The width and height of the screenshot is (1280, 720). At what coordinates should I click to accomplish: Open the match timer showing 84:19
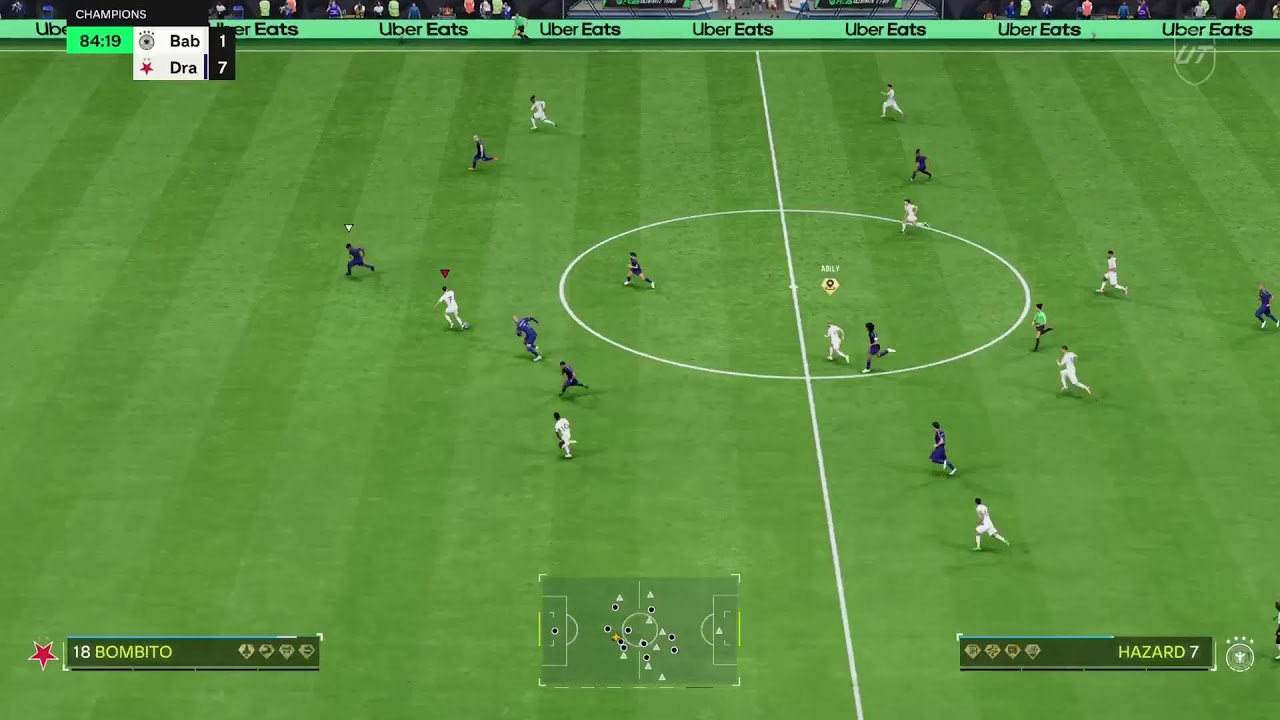(102, 41)
